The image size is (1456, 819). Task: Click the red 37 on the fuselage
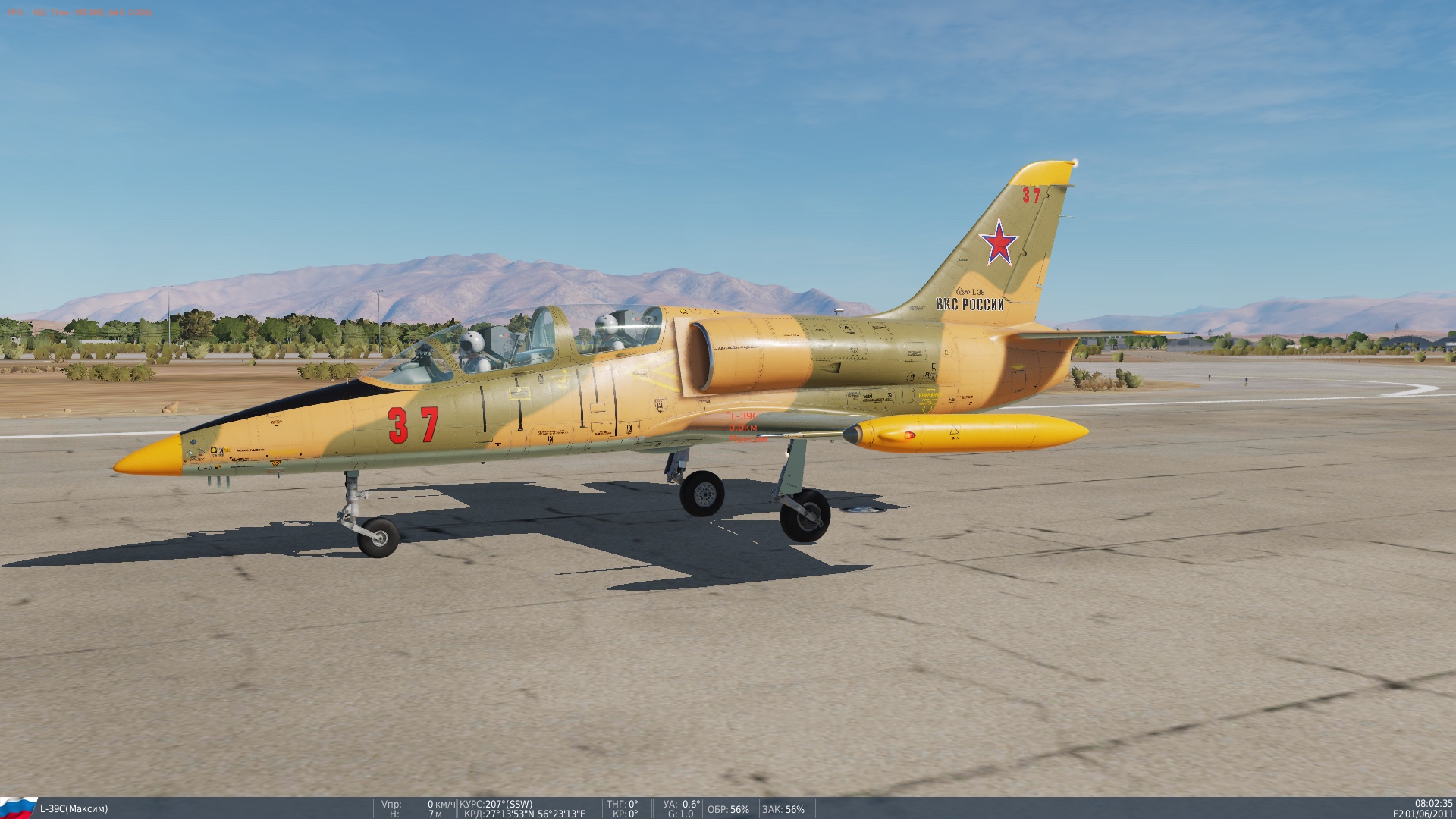pos(413,426)
